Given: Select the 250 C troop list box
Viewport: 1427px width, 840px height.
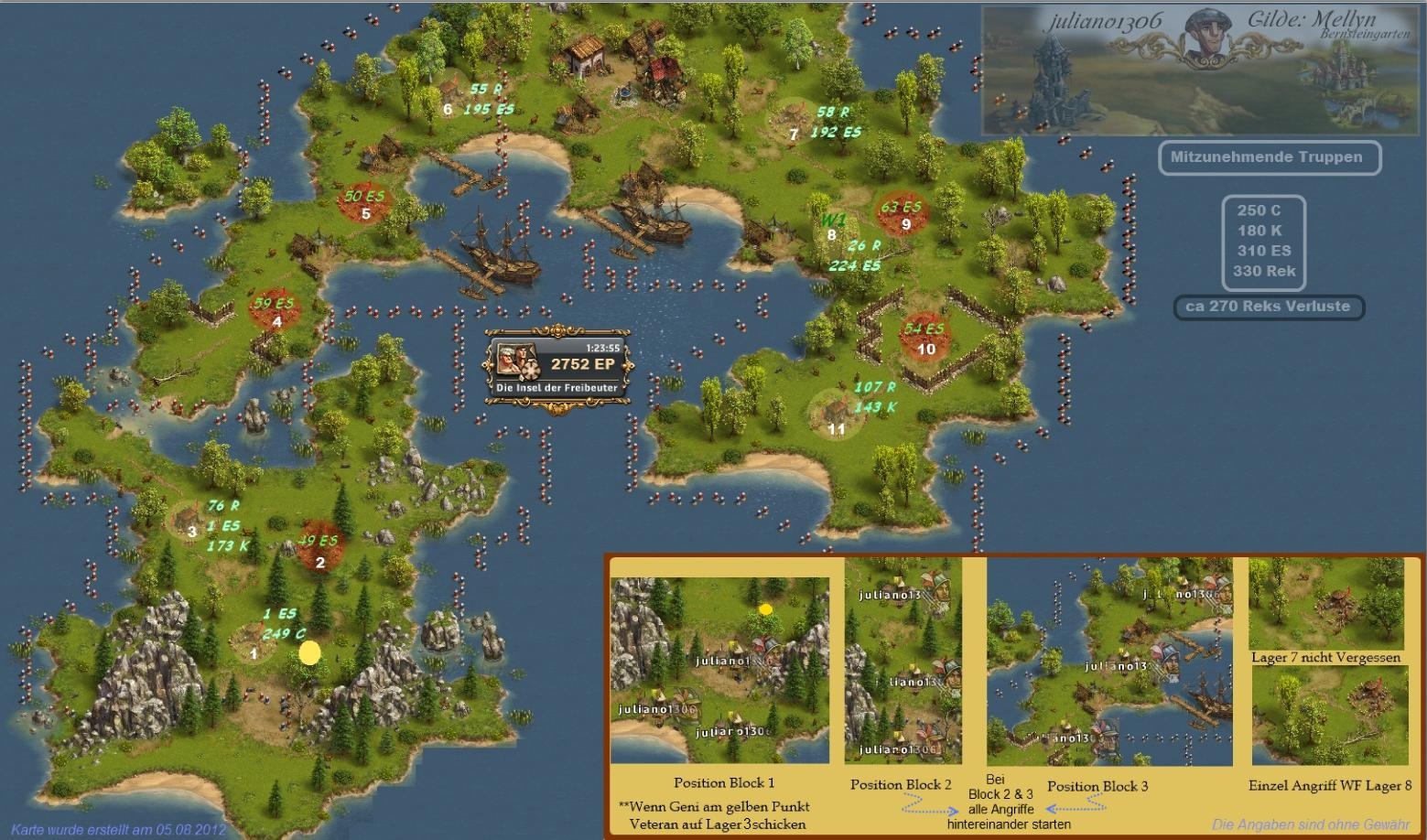Looking at the screenshot, I should (1264, 241).
